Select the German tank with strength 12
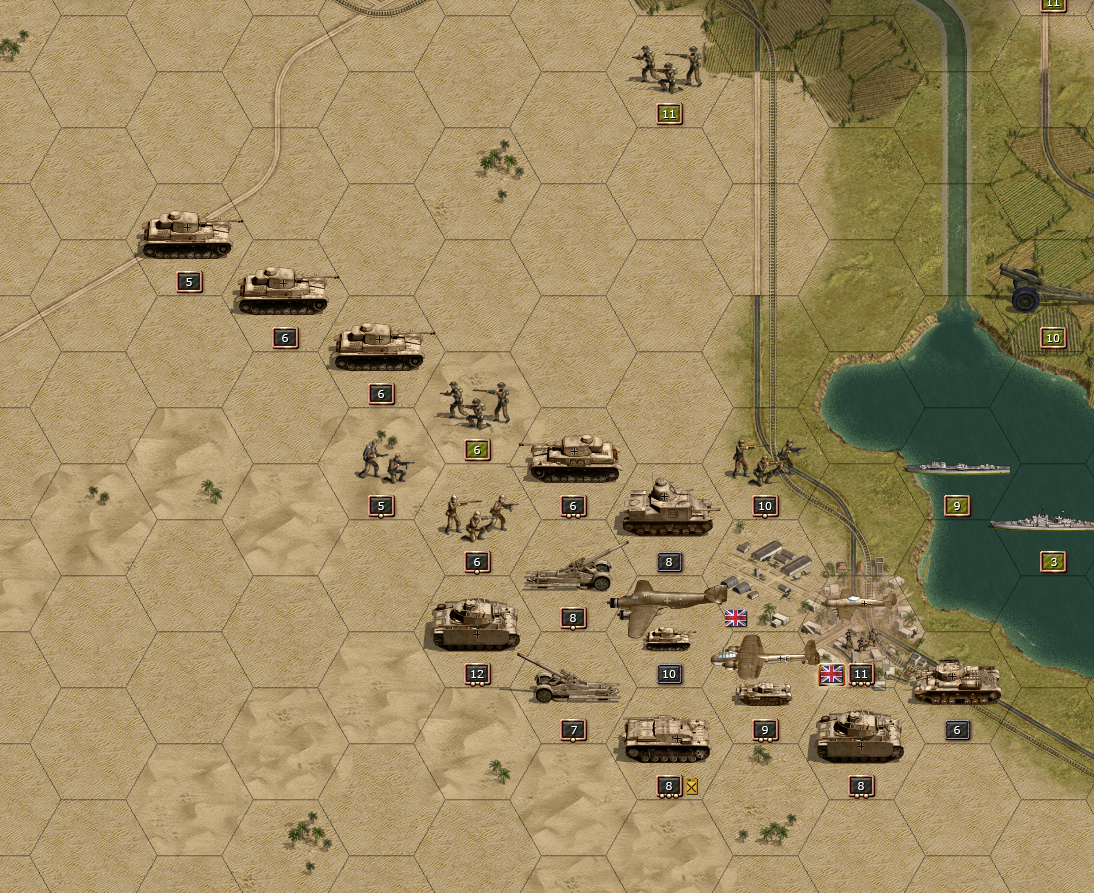This screenshot has width=1094, height=893. (476, 626)
